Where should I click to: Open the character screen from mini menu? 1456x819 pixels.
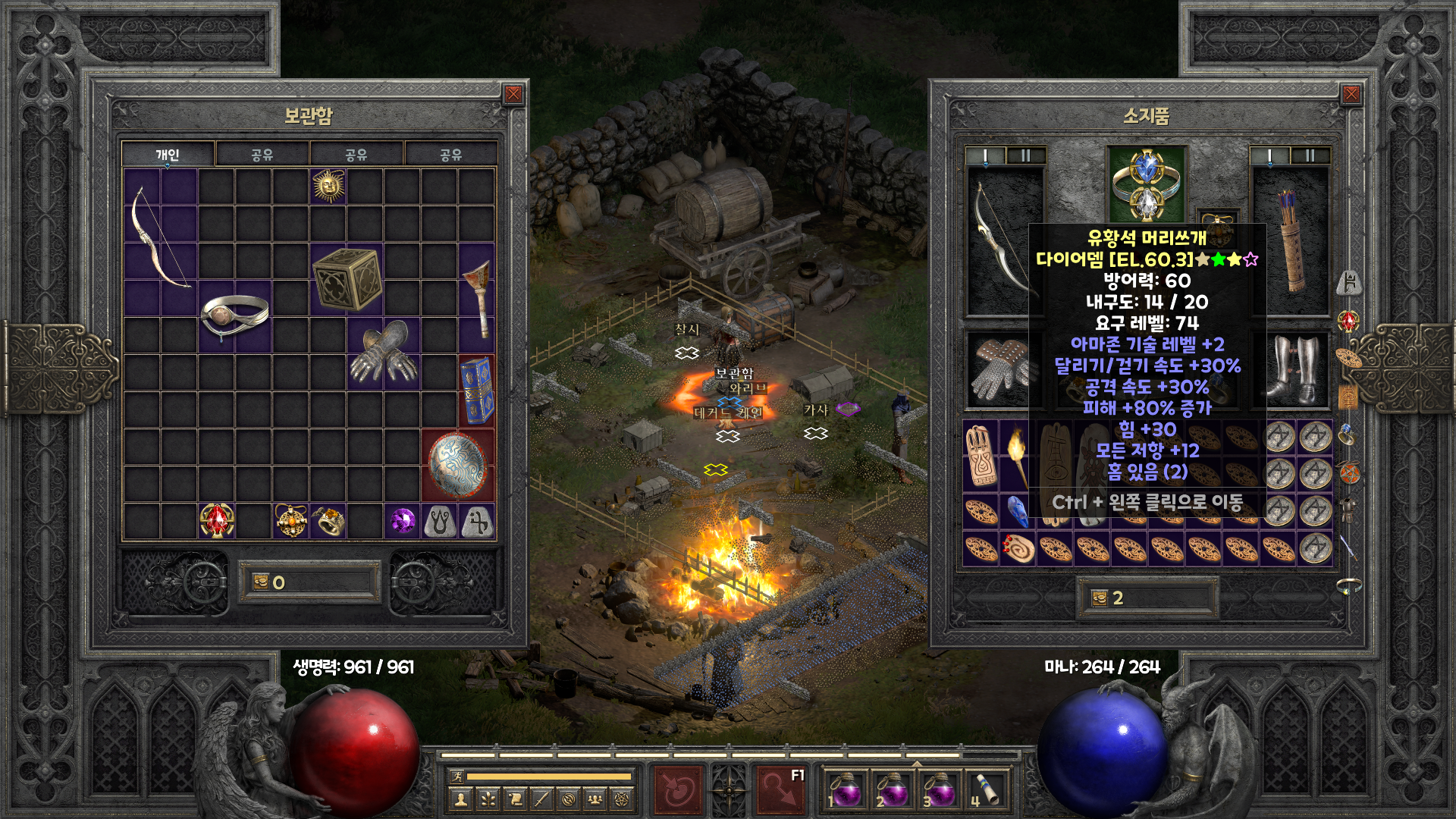460,799
